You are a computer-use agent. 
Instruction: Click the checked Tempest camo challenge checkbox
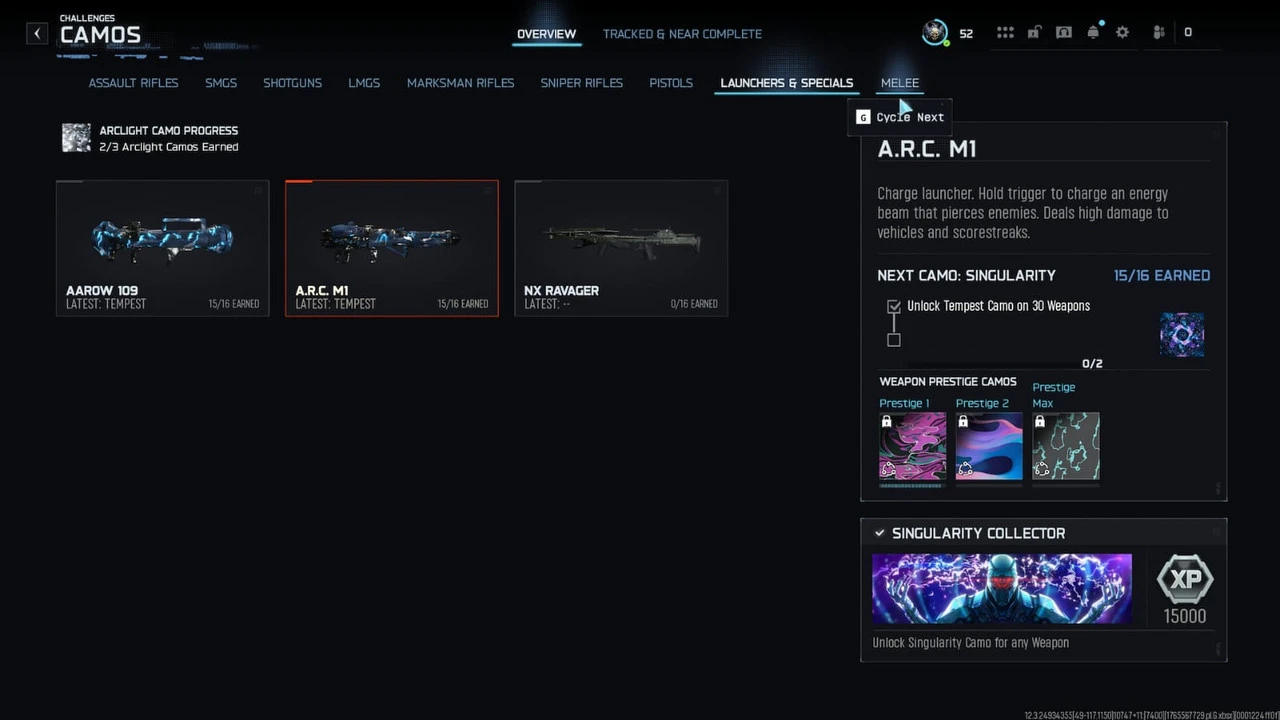pos(893,306)
